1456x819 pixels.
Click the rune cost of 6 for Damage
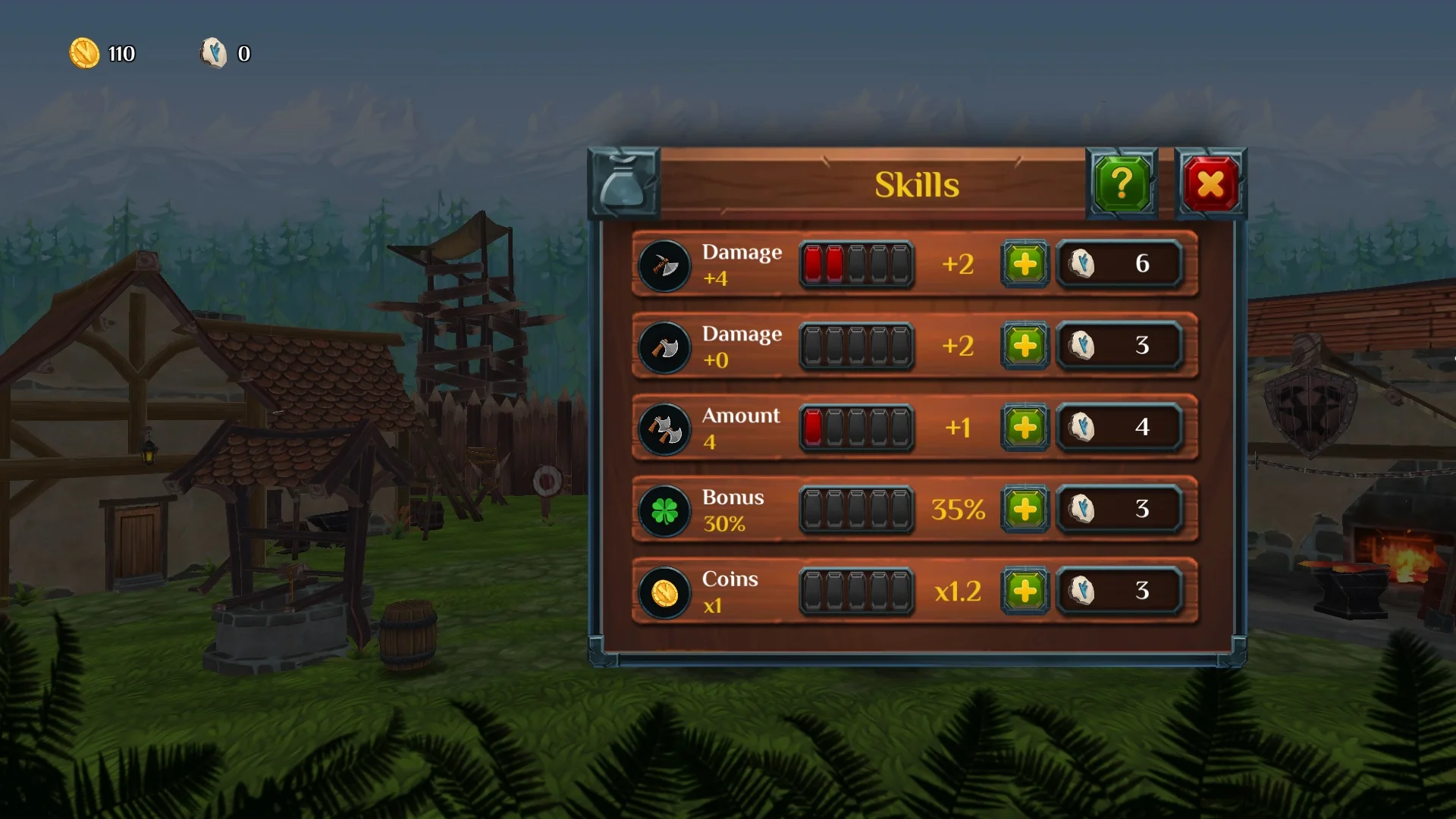(x=1121, y=265)
